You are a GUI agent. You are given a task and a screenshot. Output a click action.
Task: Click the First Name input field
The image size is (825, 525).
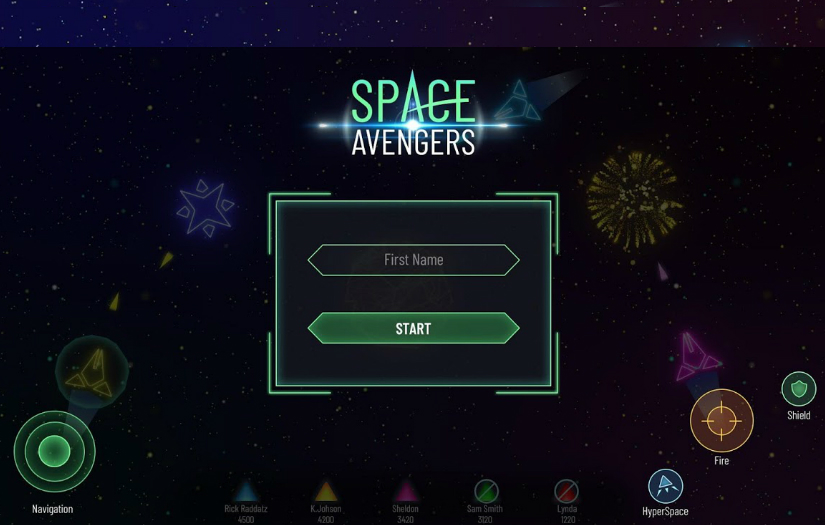point(413,260)
